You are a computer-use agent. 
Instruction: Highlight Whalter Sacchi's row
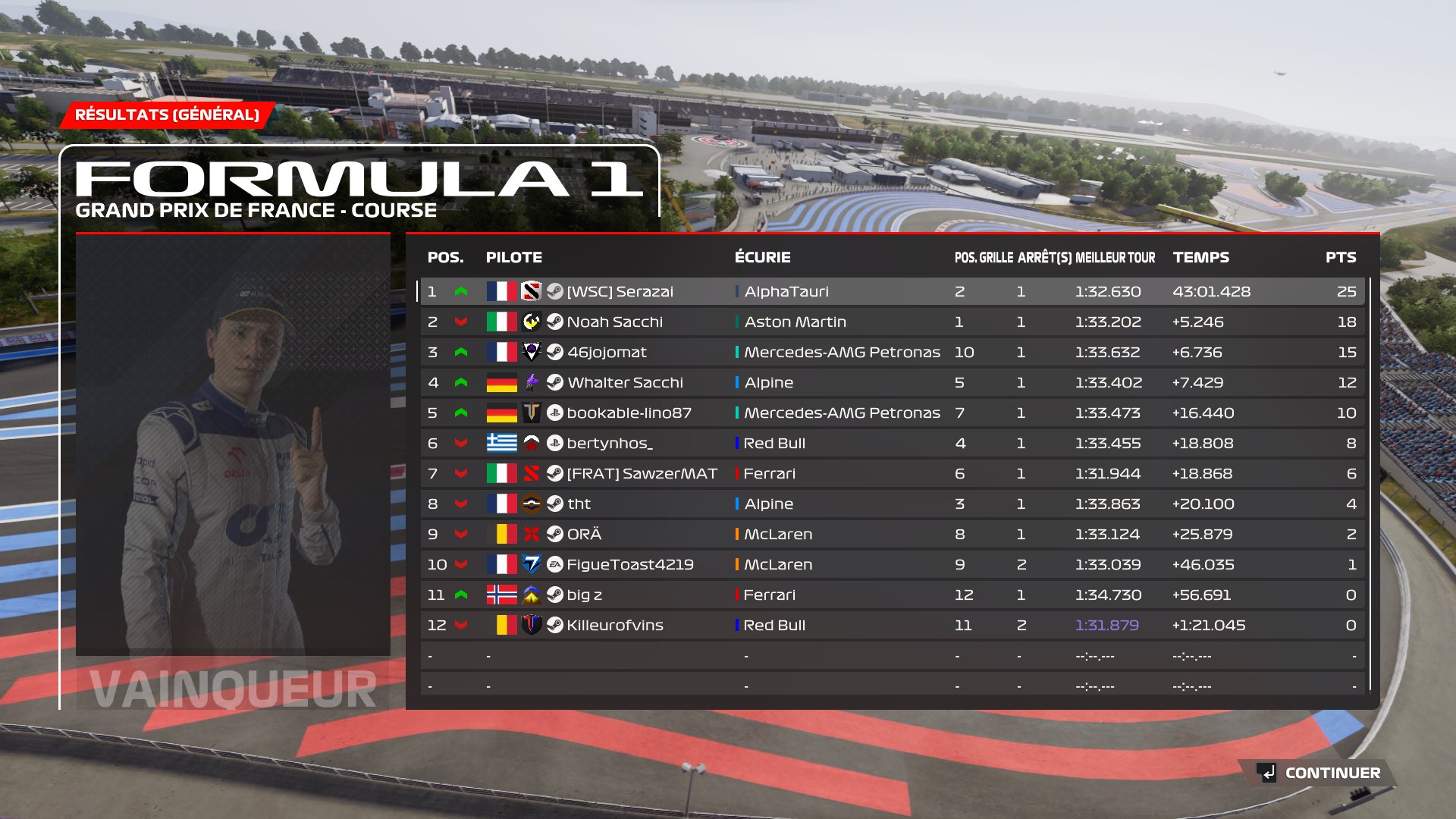coord(625,382)
